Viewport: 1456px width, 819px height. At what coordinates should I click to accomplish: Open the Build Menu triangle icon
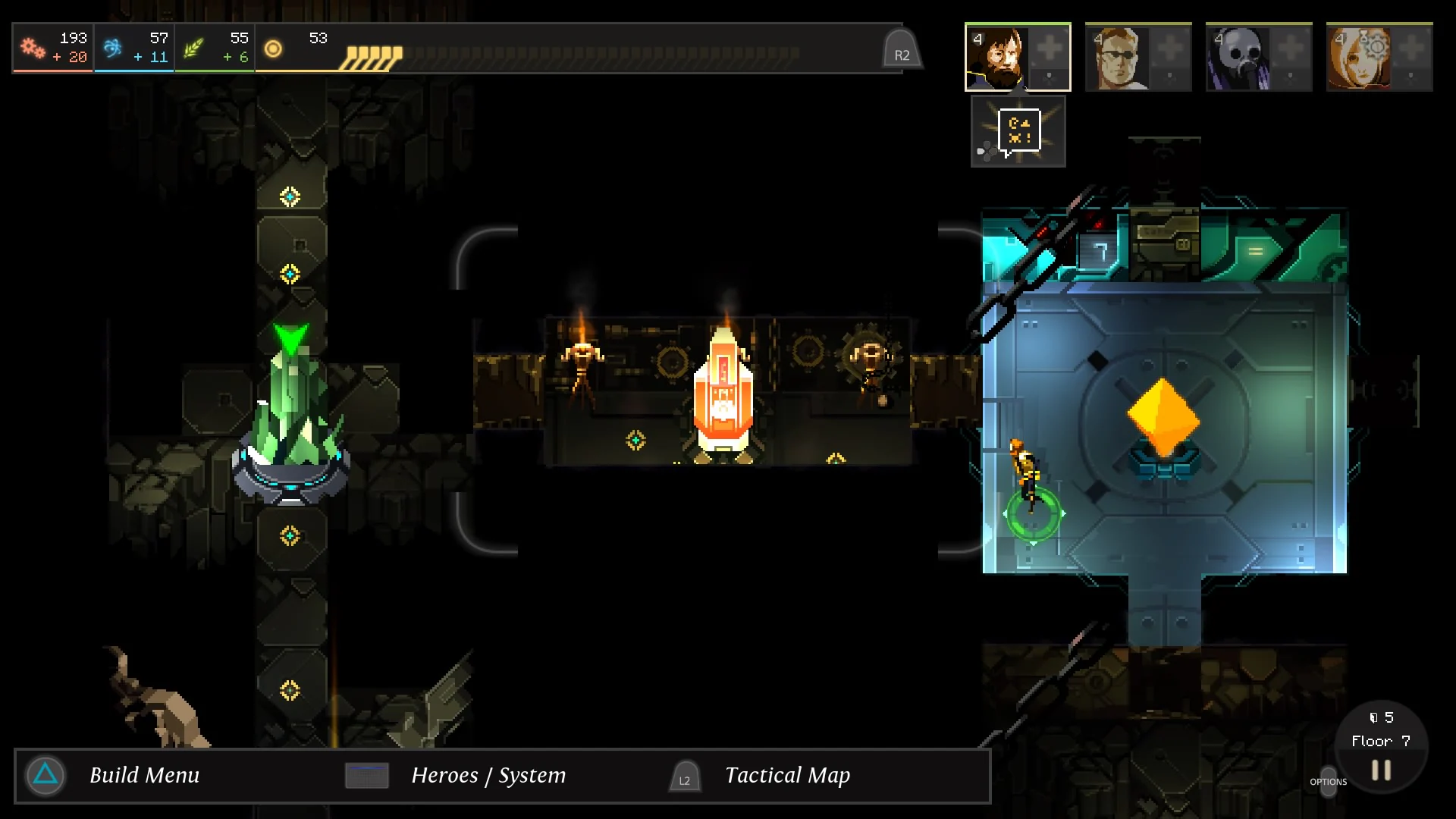click(44, 776)
